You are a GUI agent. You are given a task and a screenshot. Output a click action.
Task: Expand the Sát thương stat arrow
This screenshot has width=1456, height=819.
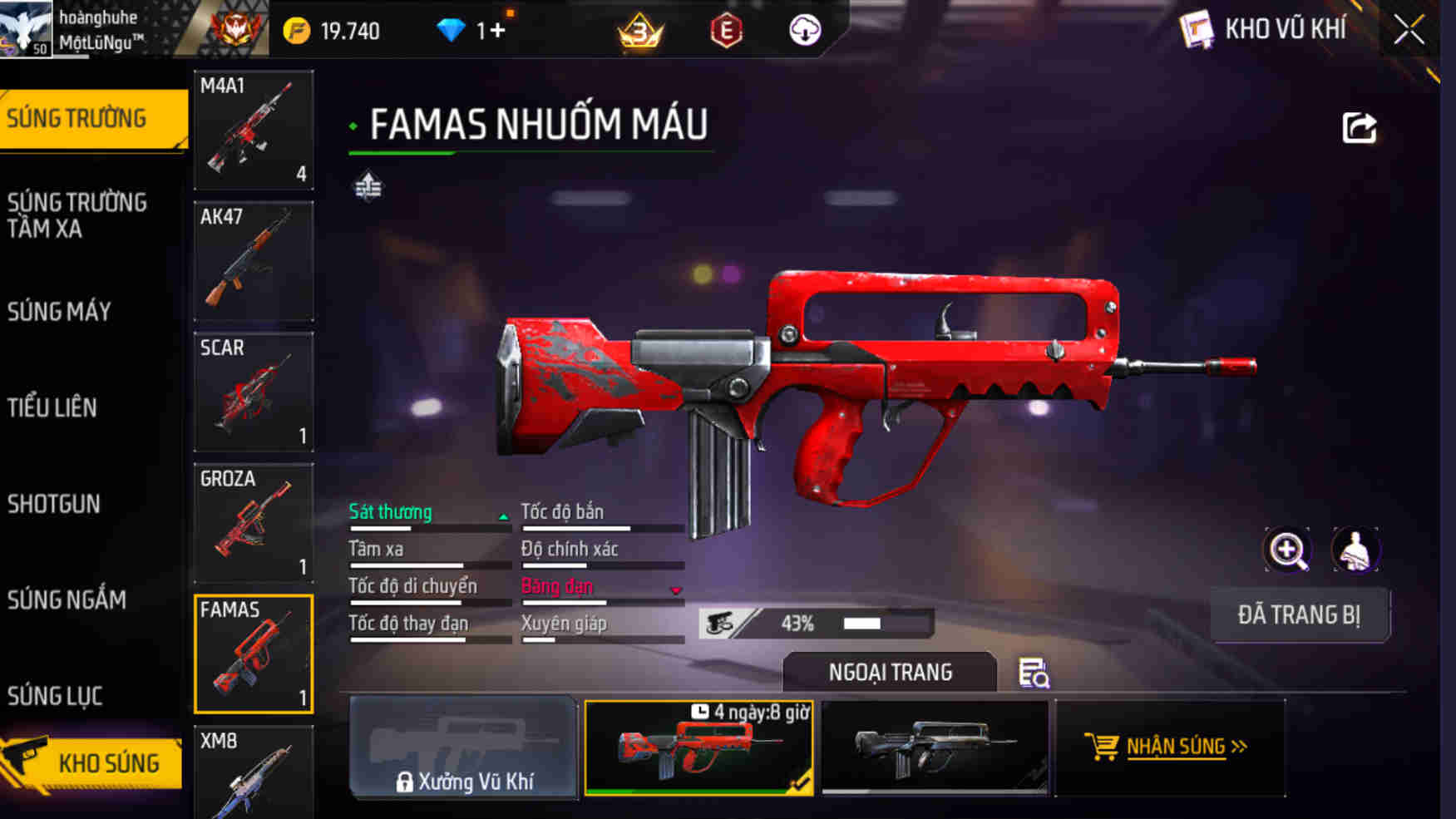pos(504,516)
